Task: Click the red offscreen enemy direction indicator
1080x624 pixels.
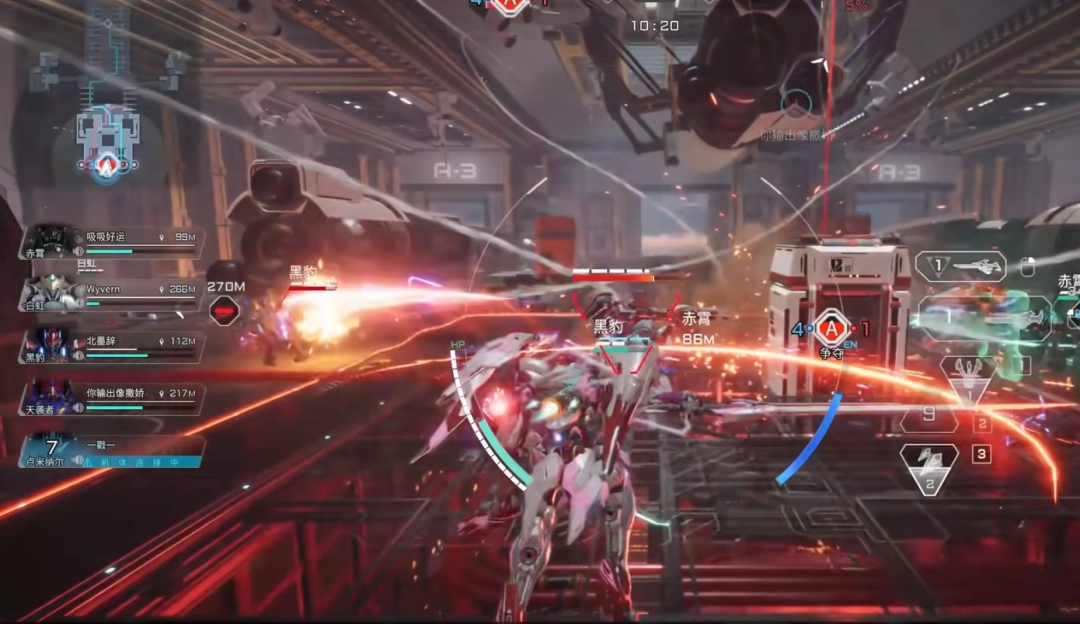Action: pyautogui.click(x=226, y=310)
